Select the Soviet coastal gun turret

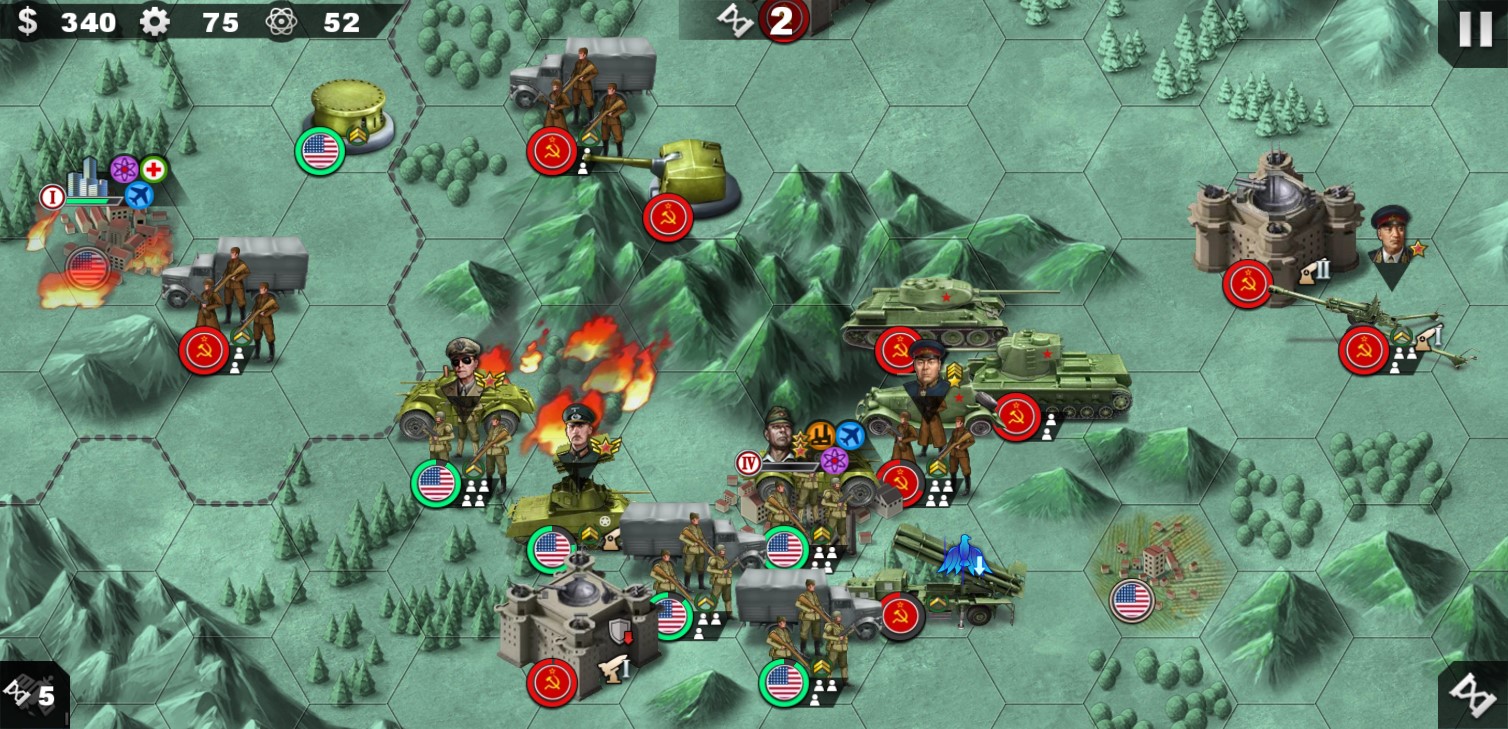[x=693, y=182]
